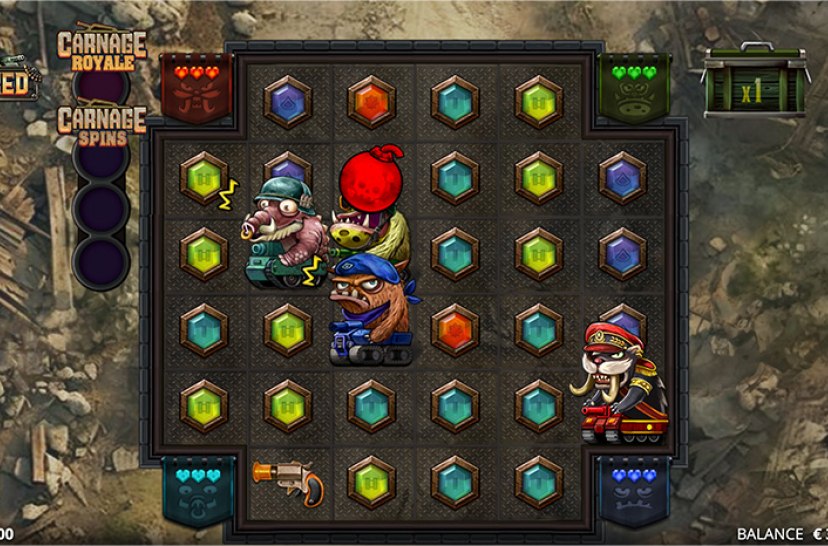828x546 pixels.
Task: Click the Carnage Royale logo
Action: click(101, 46)
